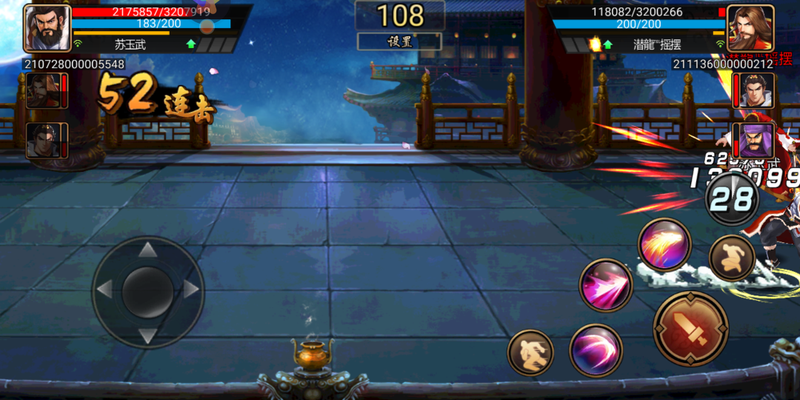The width and height of the screenshot is (800, 400).
Task: Switch to the long-haired teammate portrait
Action: [x=43, y=91]
